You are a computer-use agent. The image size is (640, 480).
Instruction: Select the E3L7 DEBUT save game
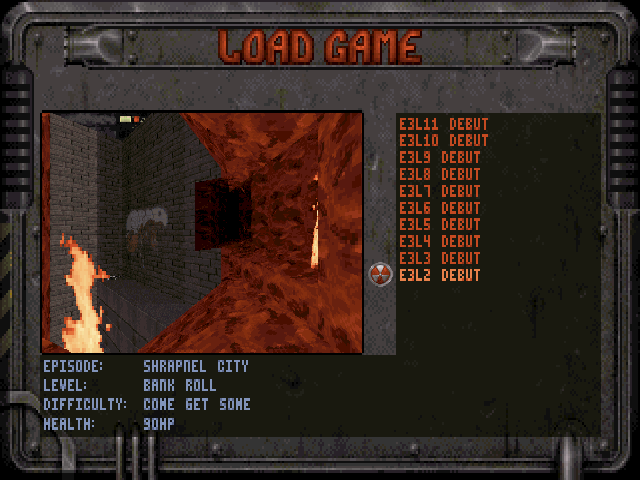[439, 191]
